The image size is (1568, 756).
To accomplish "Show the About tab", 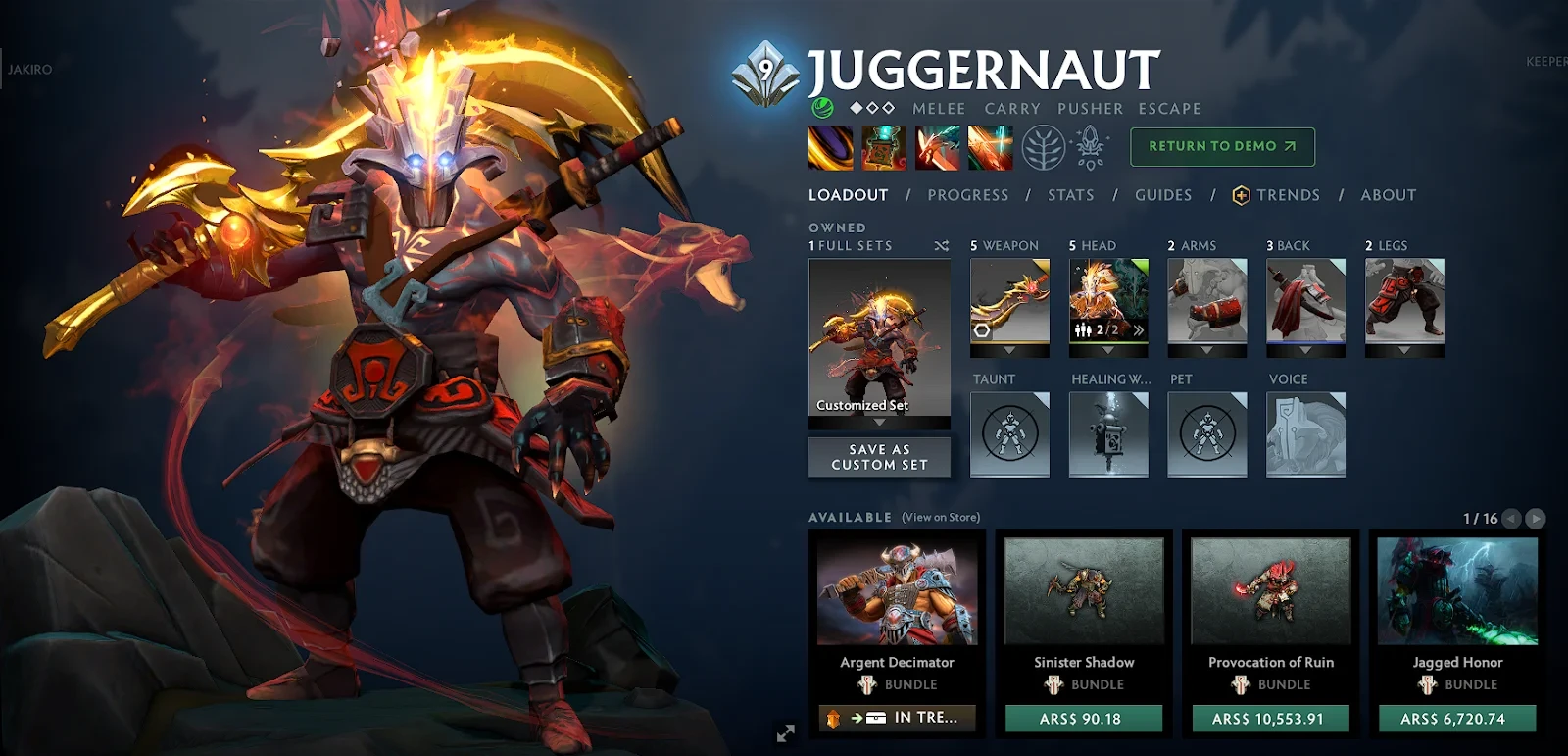I will 1388,195.
